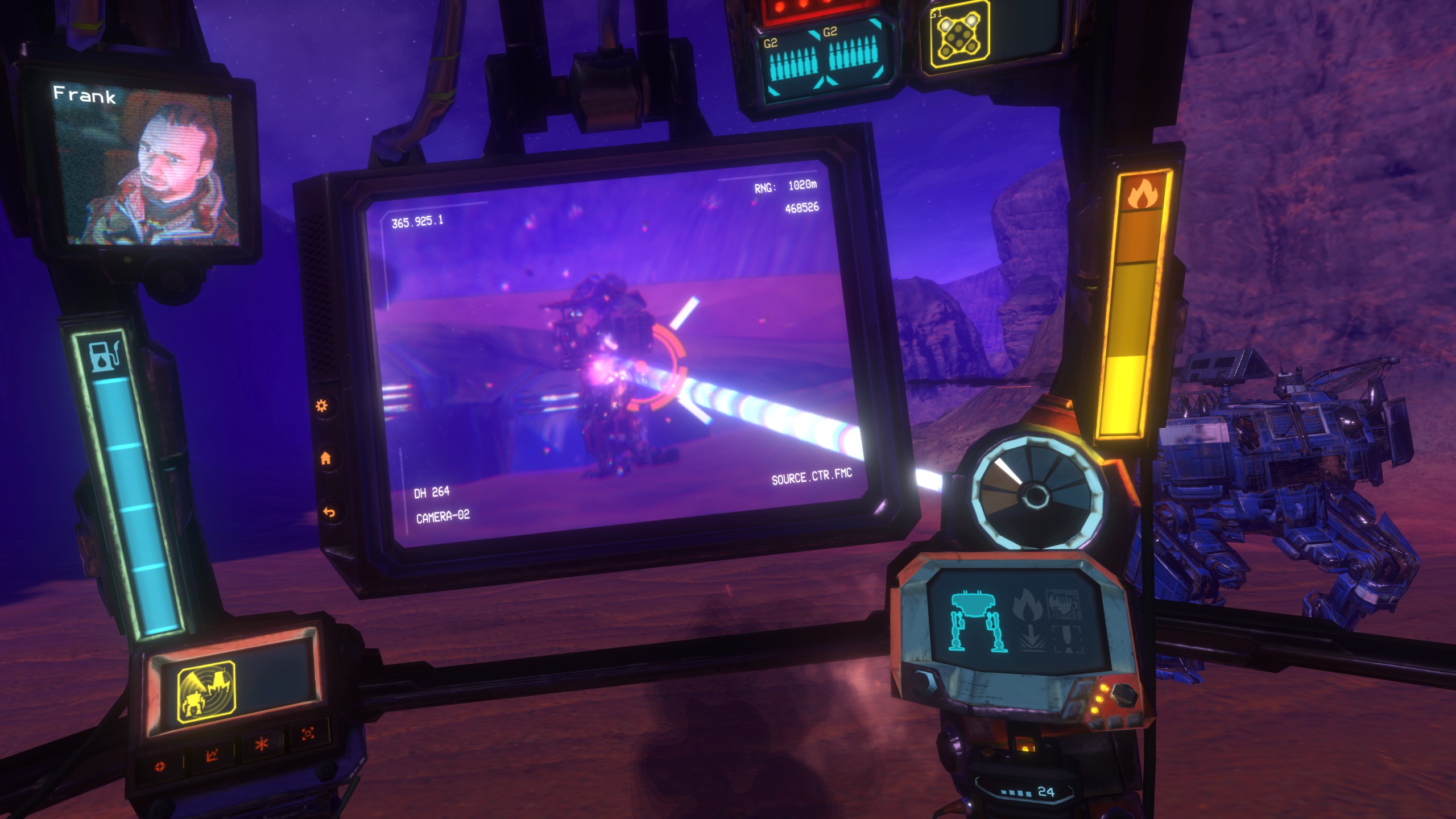Image resolution: width=1456 pixels, height=819 pixels.
Task: Hit the back arrow button on the monitor
Action: [x=329, y=512]
